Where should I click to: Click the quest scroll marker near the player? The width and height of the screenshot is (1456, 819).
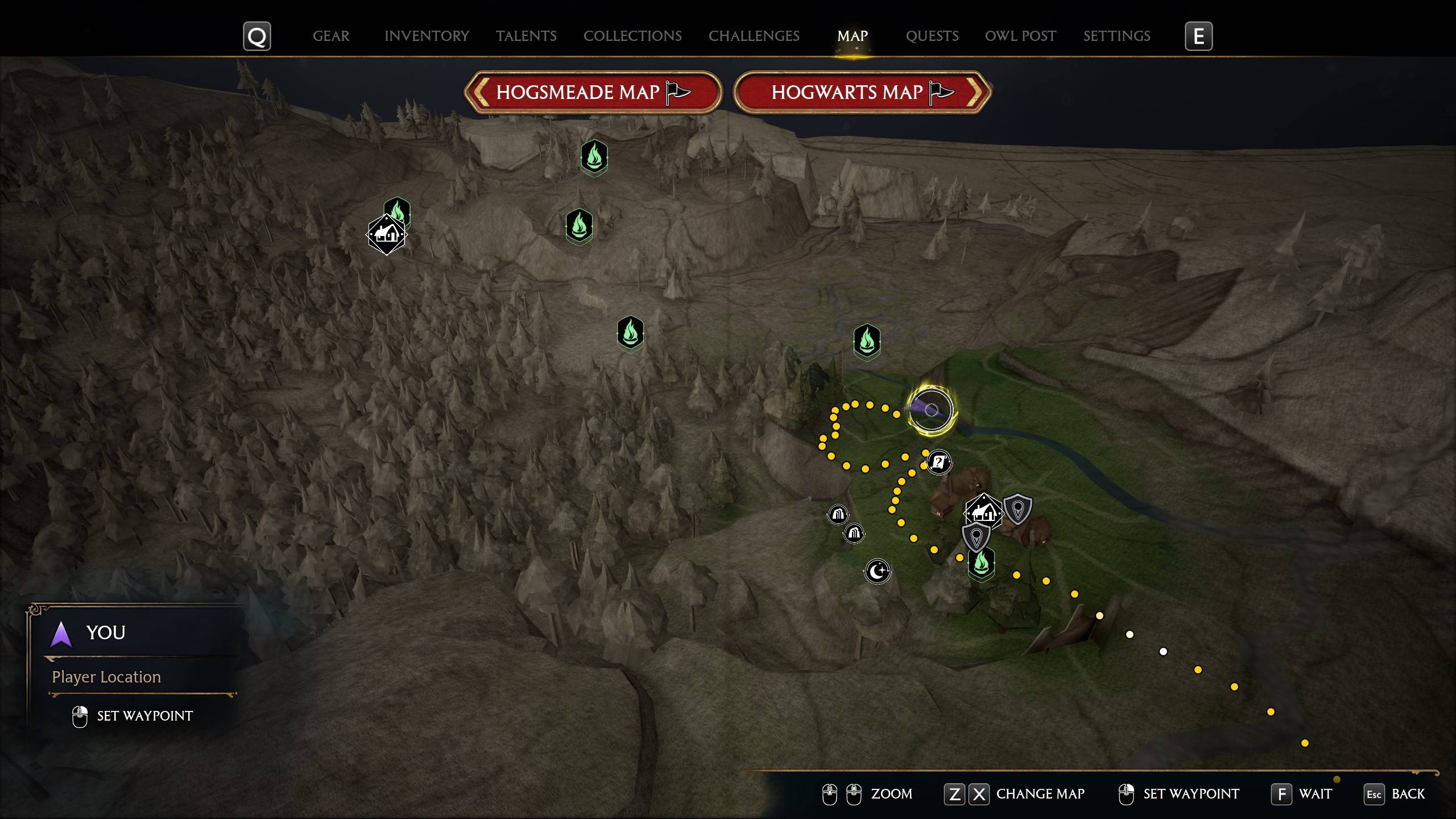click(938, 462)
